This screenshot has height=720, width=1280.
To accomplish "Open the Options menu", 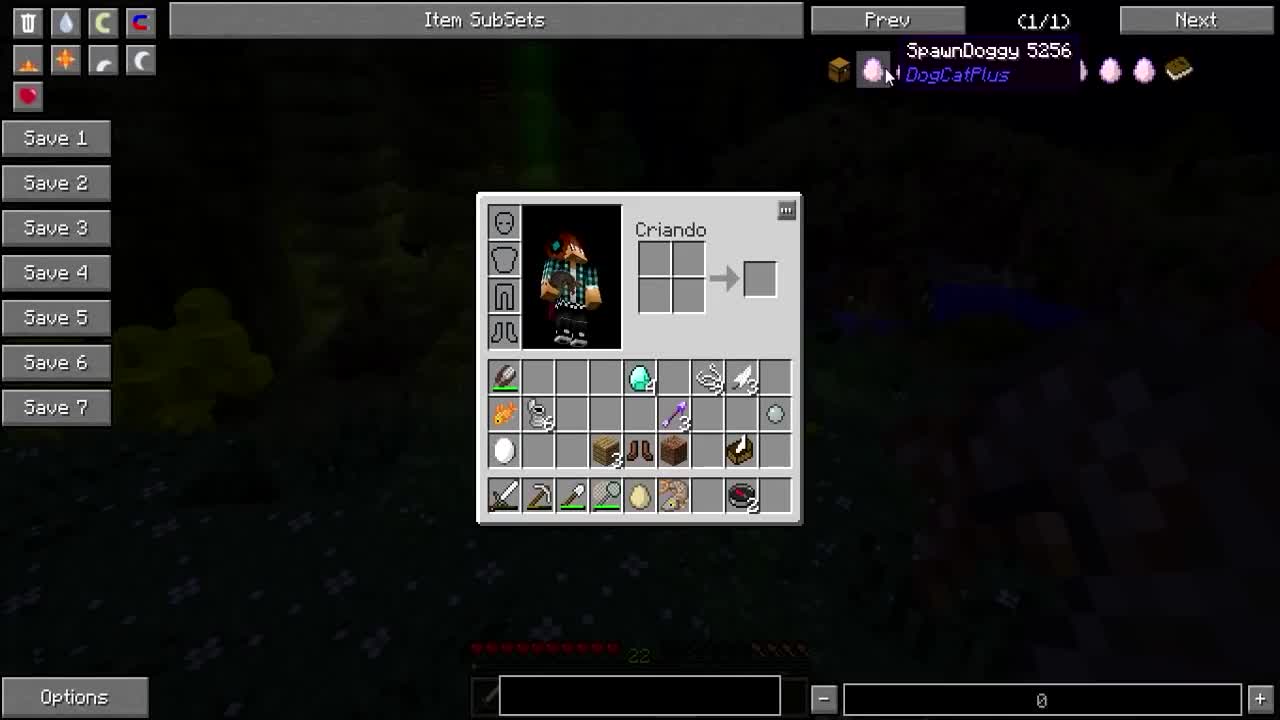I will click(74, 696).
